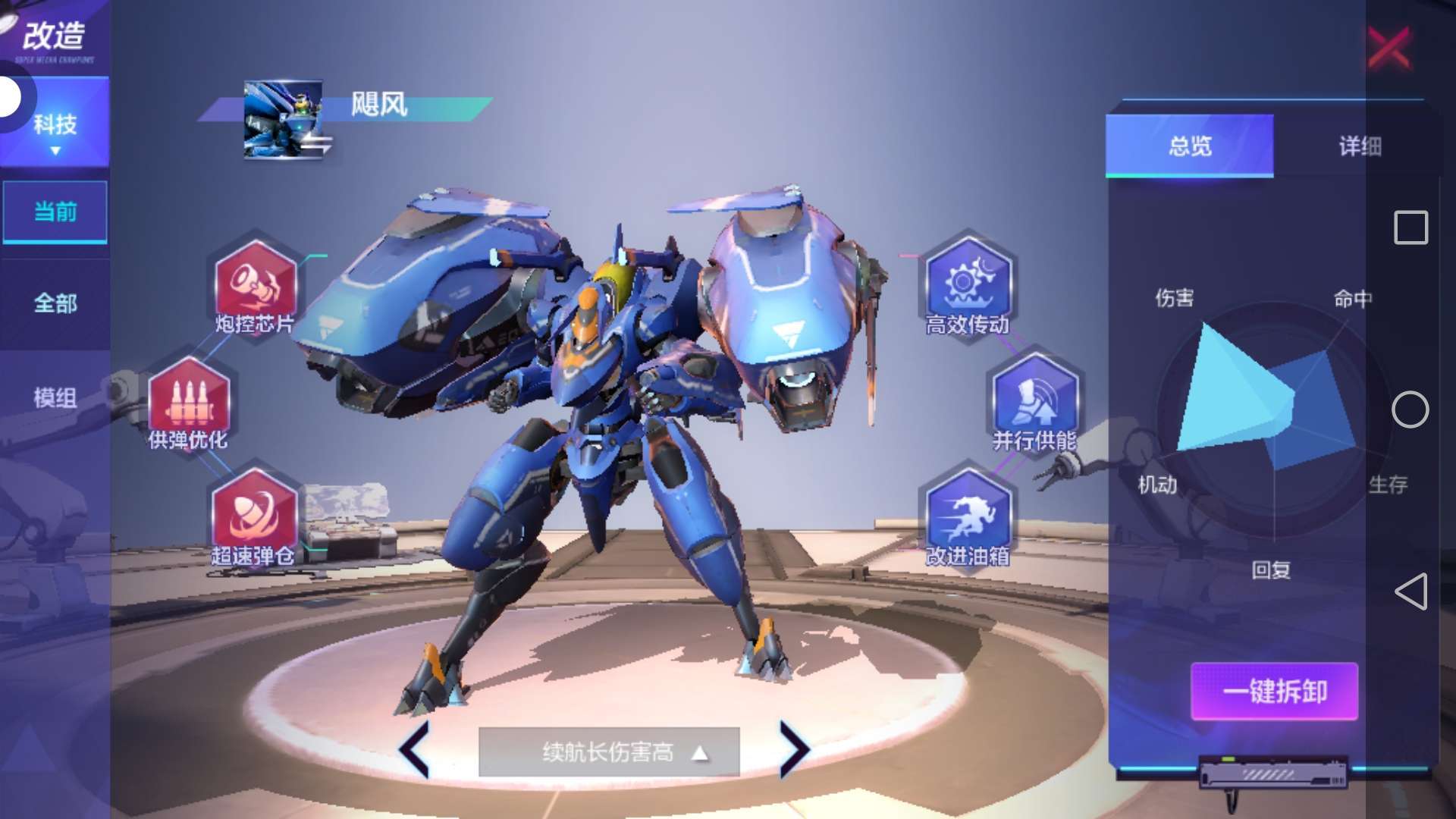The width and height of the screenshot is (1456, 819).
Task: Select the 炮控芯片 tech slot
Action: click(x=255, y=281)
